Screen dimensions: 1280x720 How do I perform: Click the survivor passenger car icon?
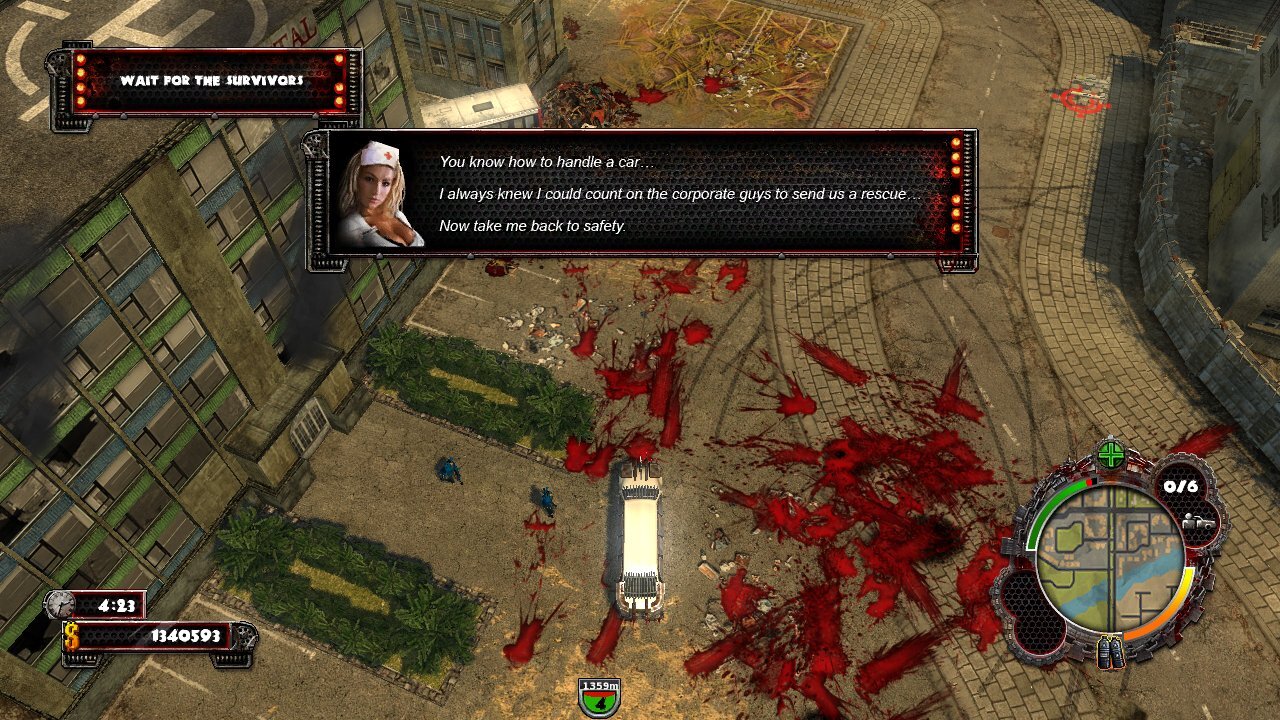1197,522
